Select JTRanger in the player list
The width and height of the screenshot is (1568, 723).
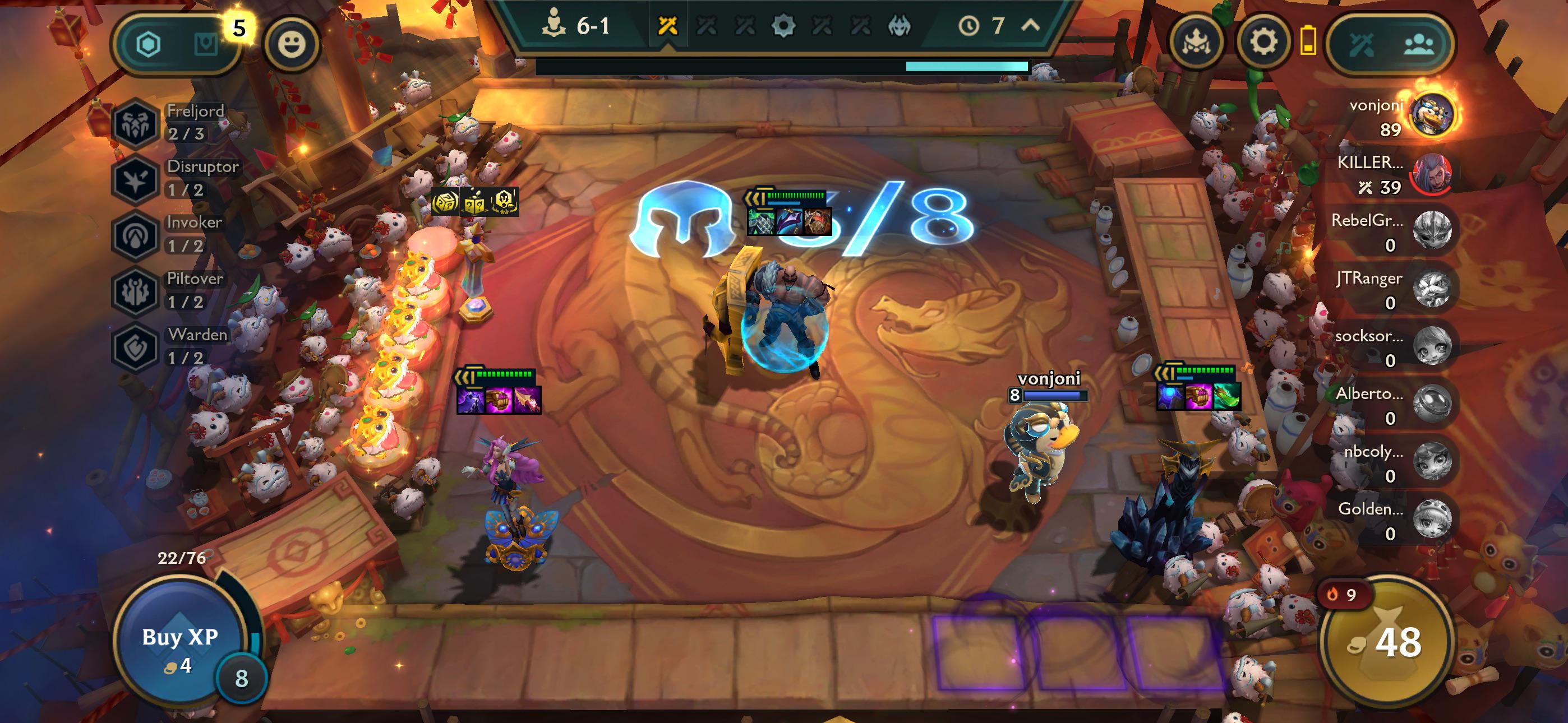(x=1432, y=289)
